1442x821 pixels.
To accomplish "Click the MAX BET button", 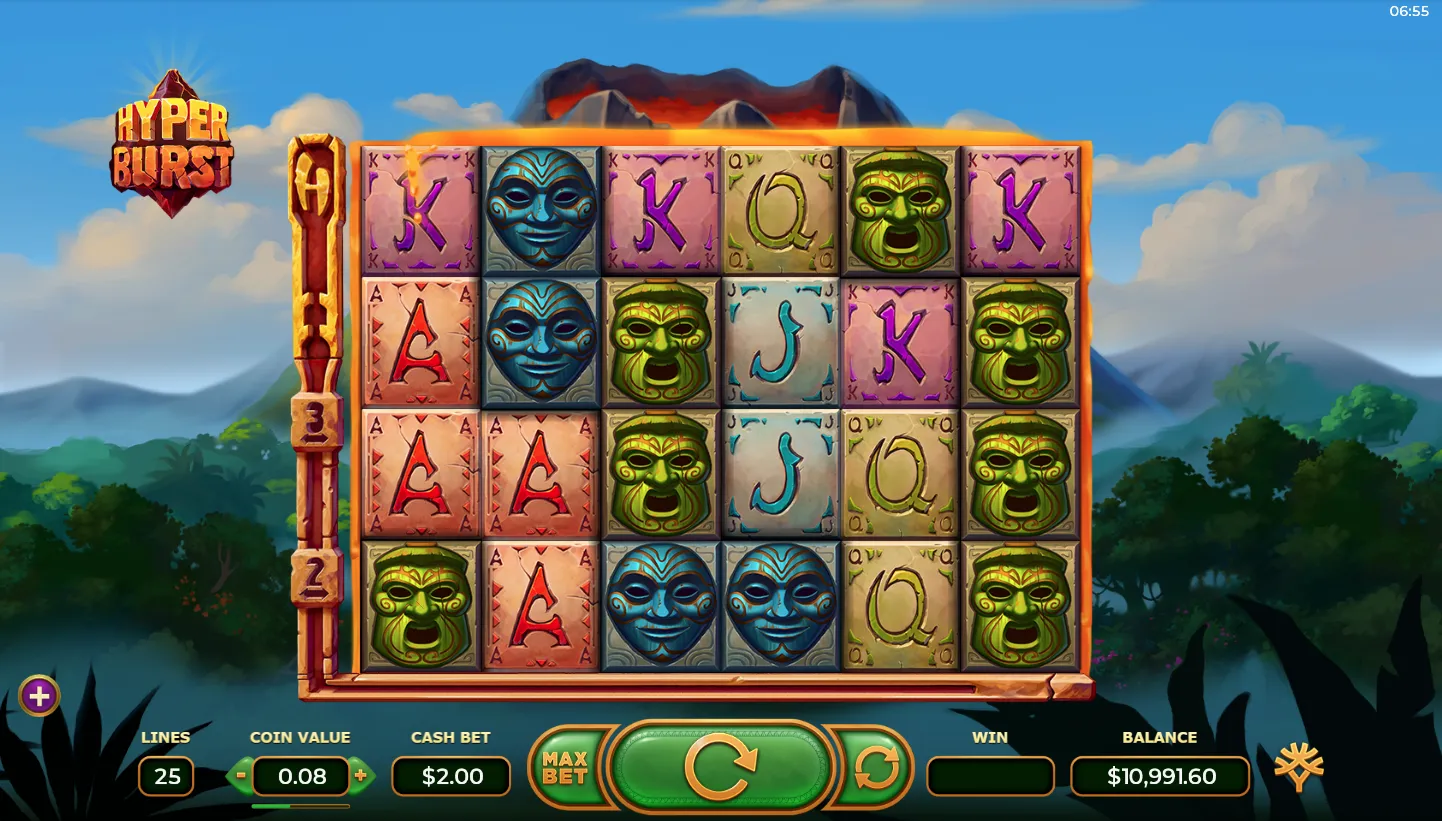I will point(564,767).
